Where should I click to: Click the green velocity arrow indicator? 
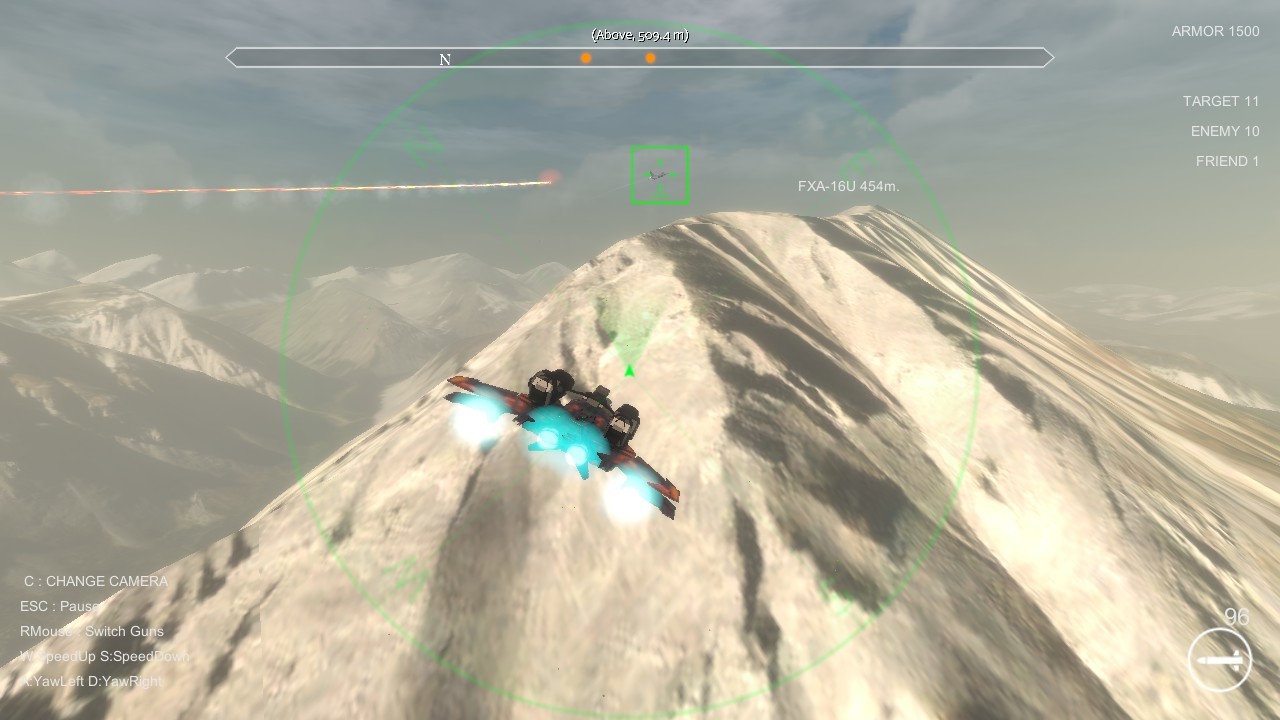point(628,369)
